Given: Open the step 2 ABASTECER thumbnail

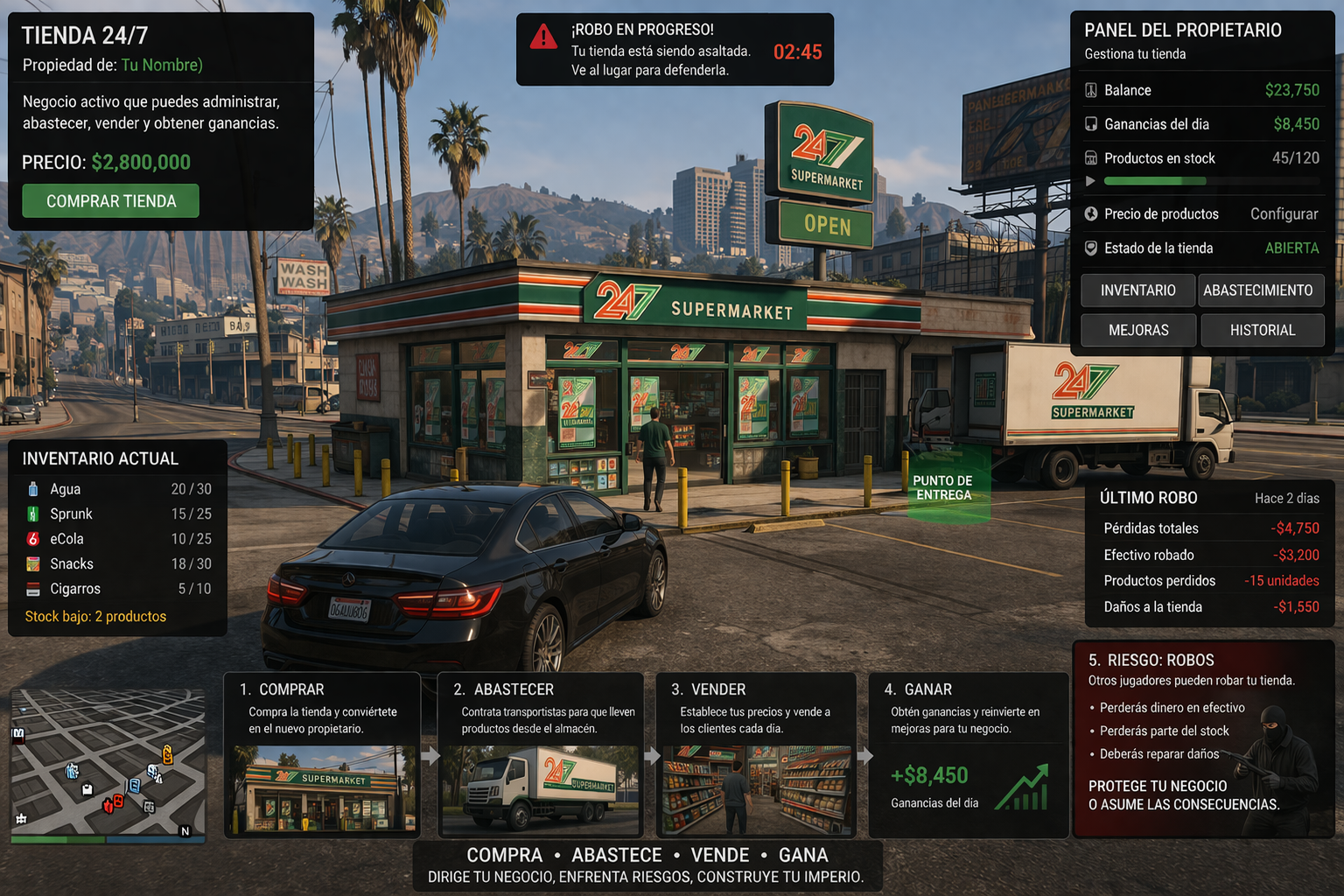Looking at the screenshot, I should click(540, 788).
